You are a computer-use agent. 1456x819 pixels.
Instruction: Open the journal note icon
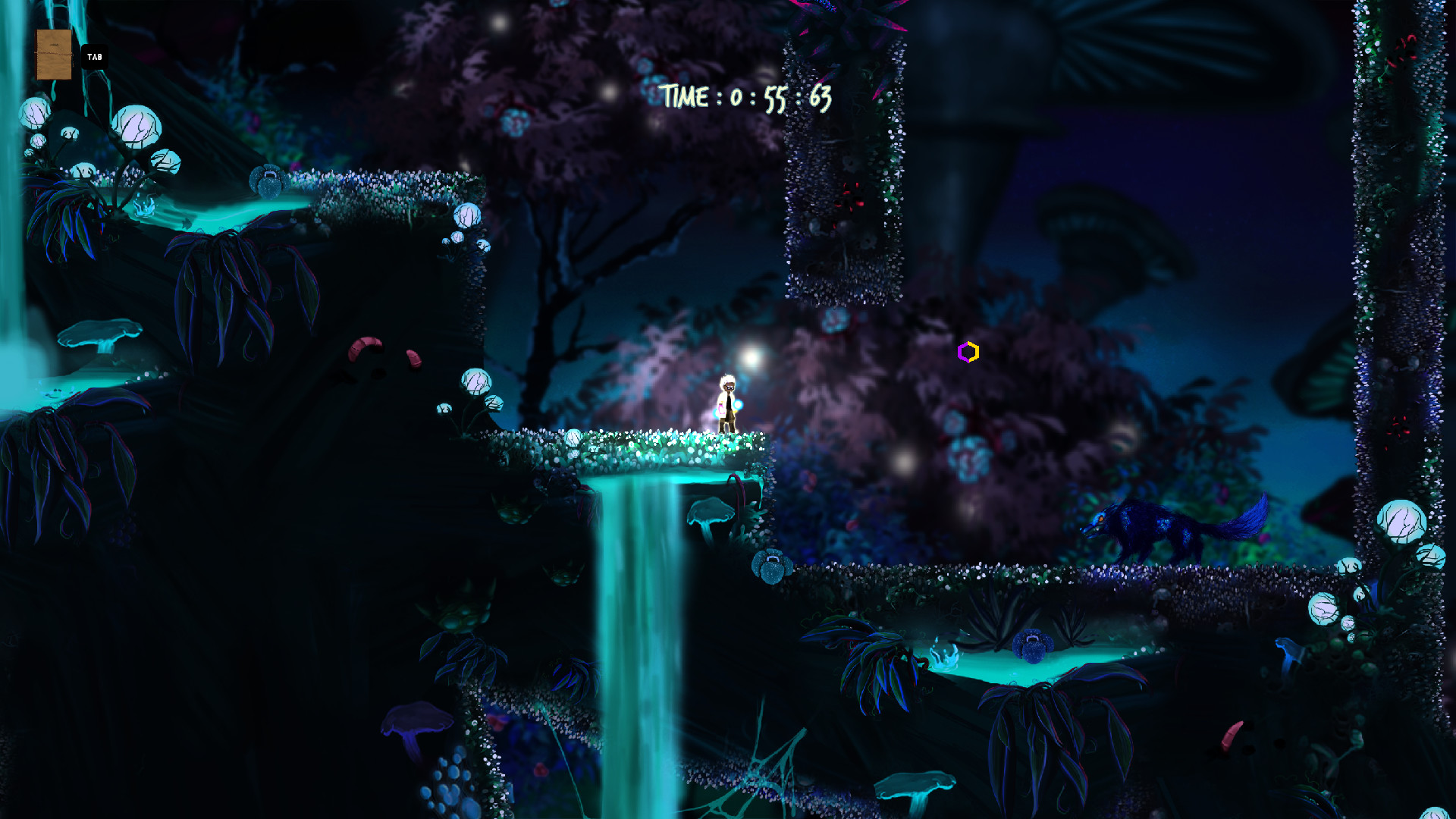pos(55,55)
